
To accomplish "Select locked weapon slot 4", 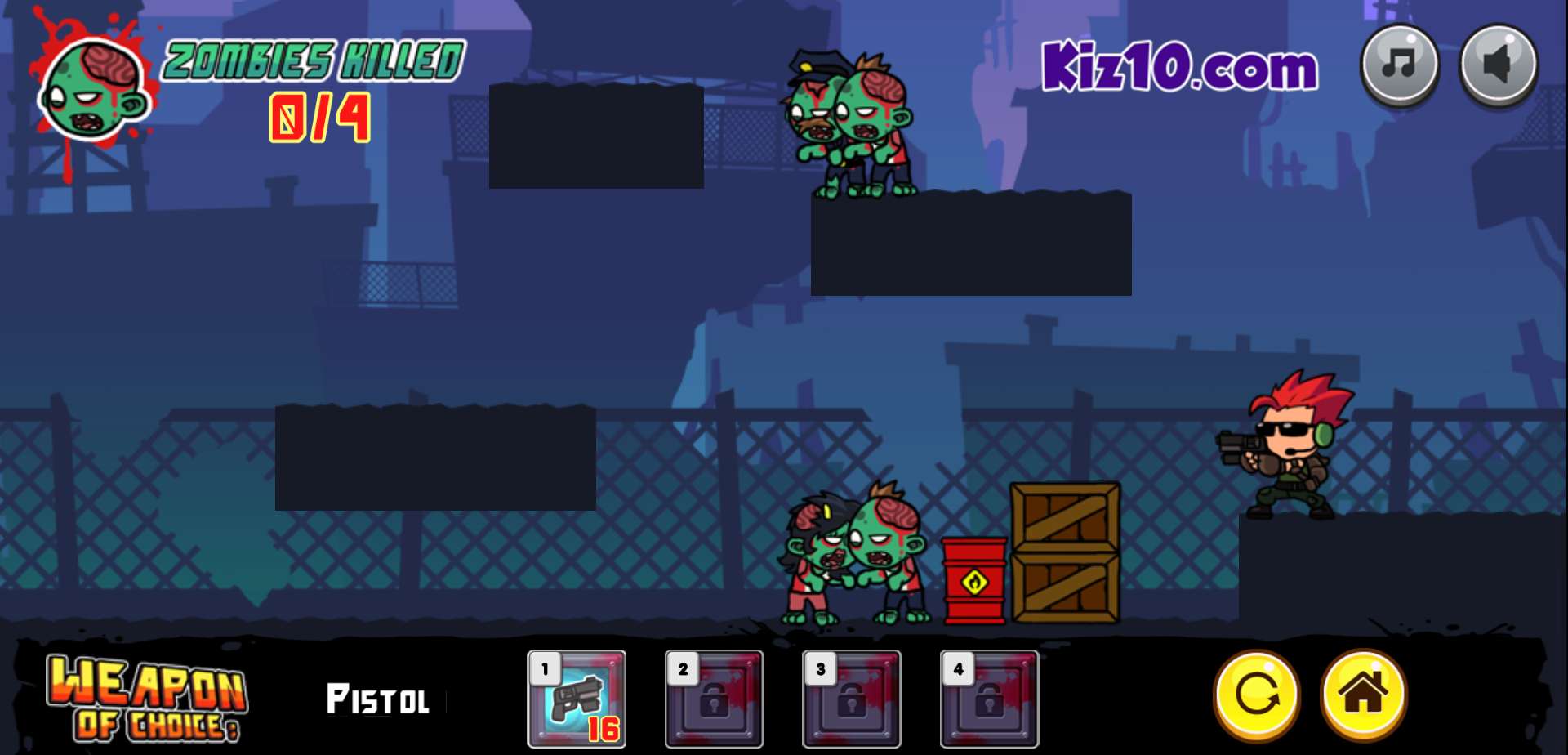I will click(x=989, y=699).
